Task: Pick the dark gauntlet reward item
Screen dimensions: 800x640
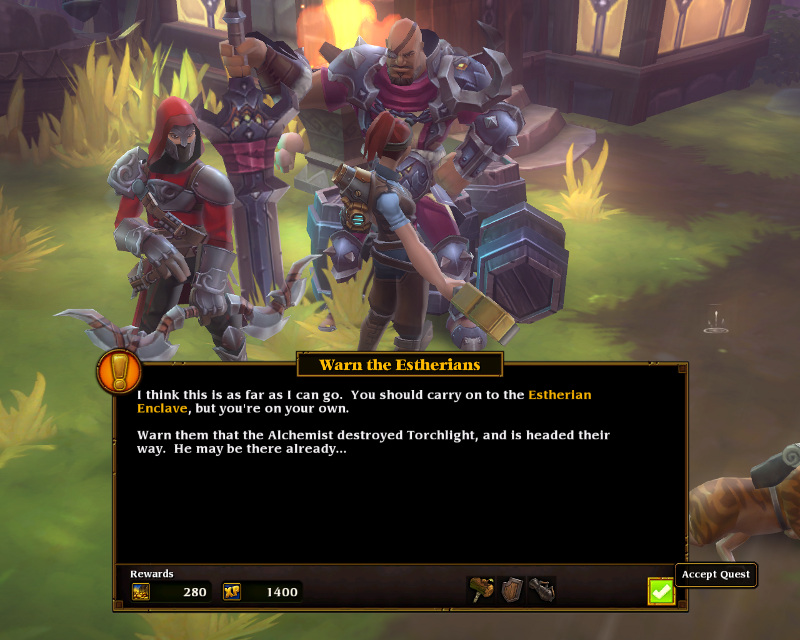Action: click(541, 590)
